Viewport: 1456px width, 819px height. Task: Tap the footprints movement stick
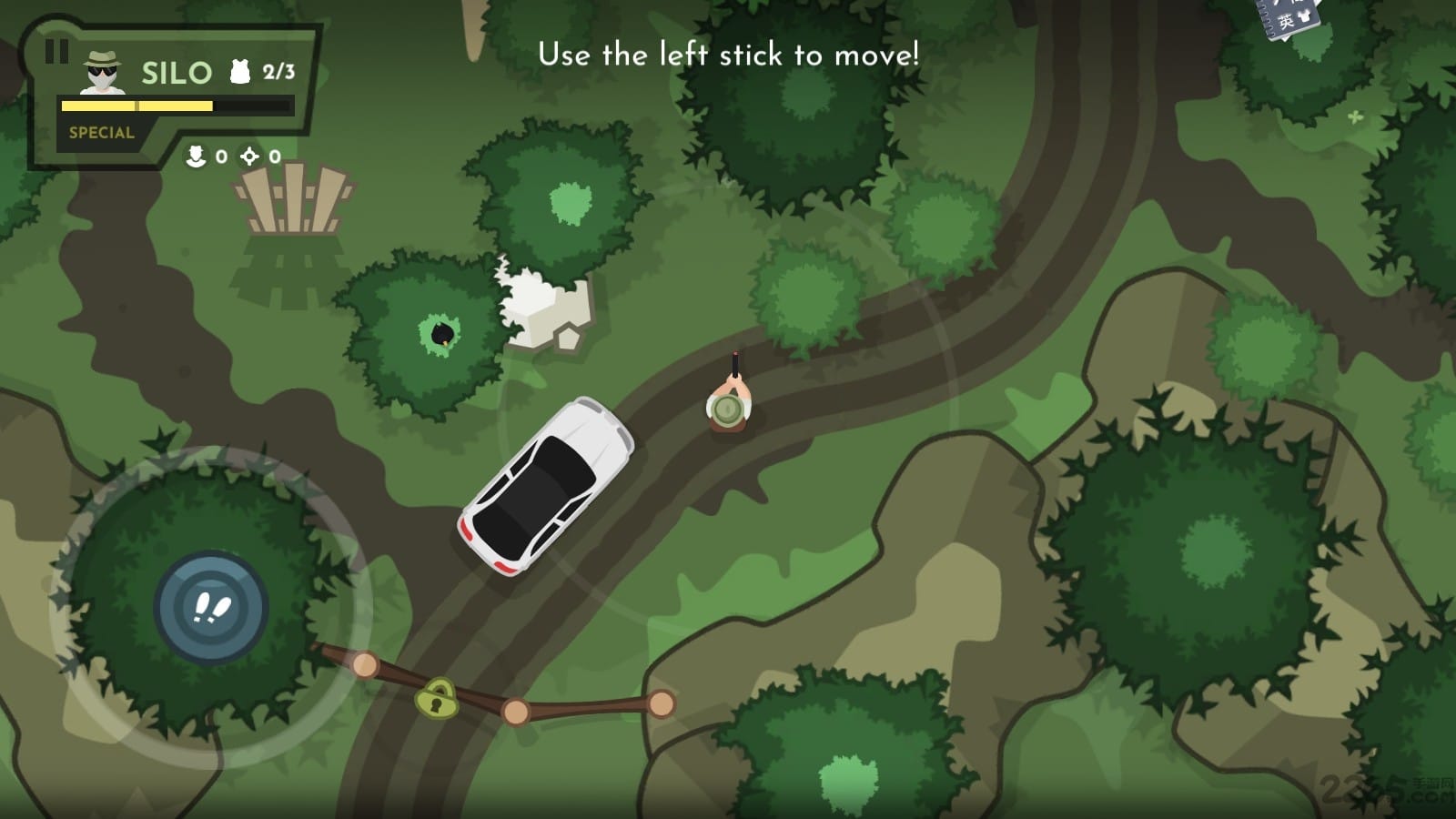tap(212, 607)
